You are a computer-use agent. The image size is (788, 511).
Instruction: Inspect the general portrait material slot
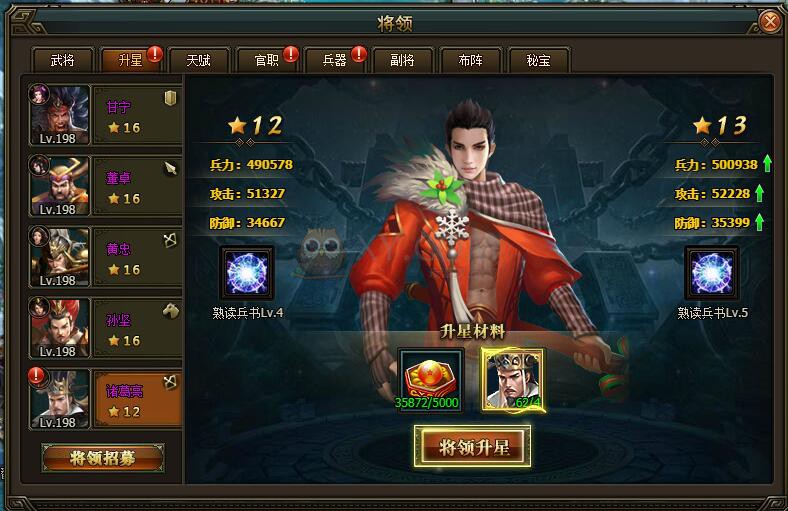coord(513,380)
